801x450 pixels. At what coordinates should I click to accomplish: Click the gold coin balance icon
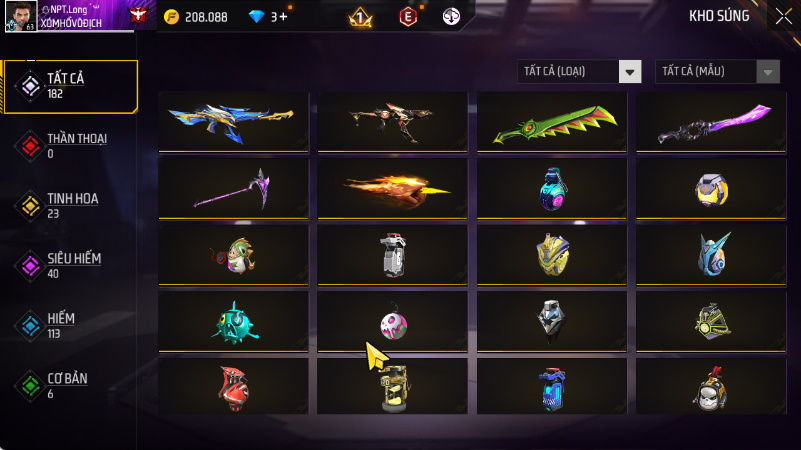(x=171, y=17)
